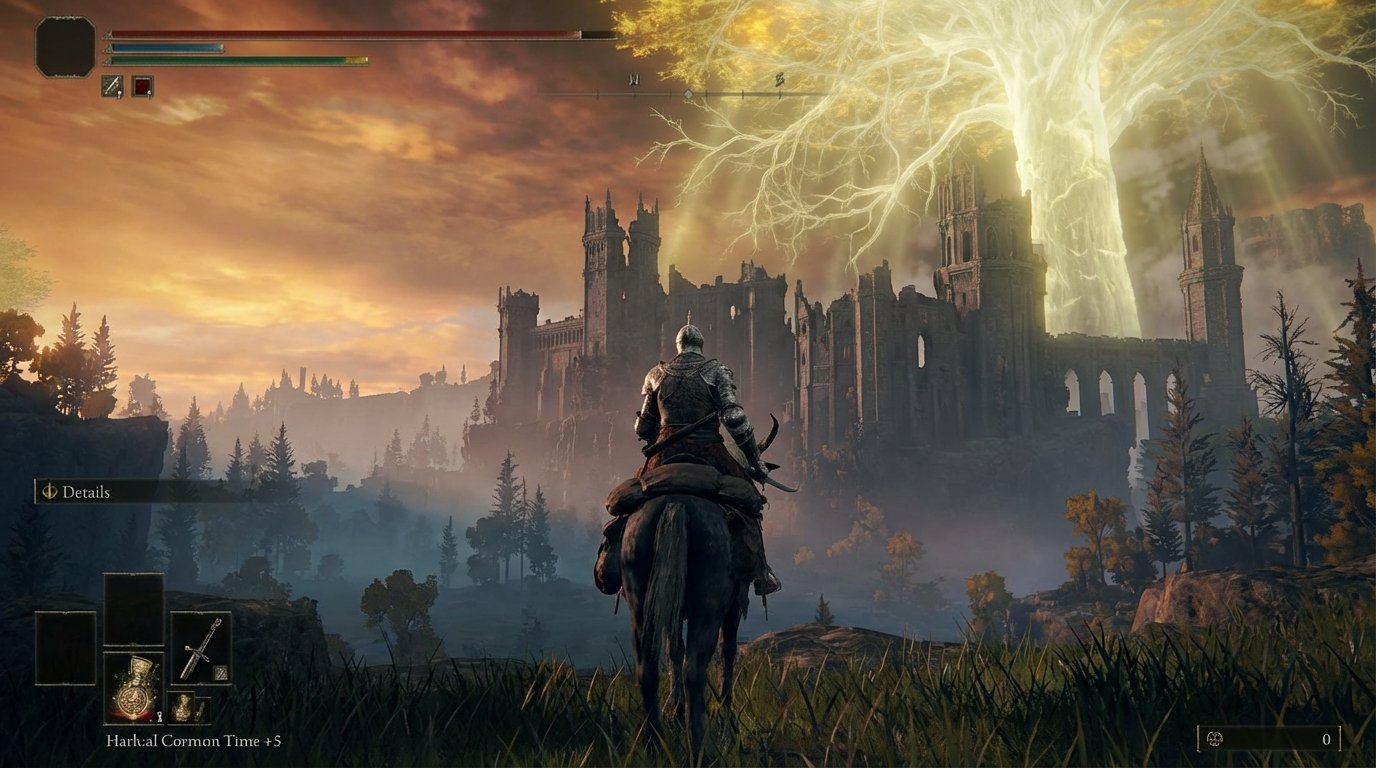This screenshot has width=1376, height=768.
Task: Click the diamond waypoint marker on the compass
Action: point(690,92)
